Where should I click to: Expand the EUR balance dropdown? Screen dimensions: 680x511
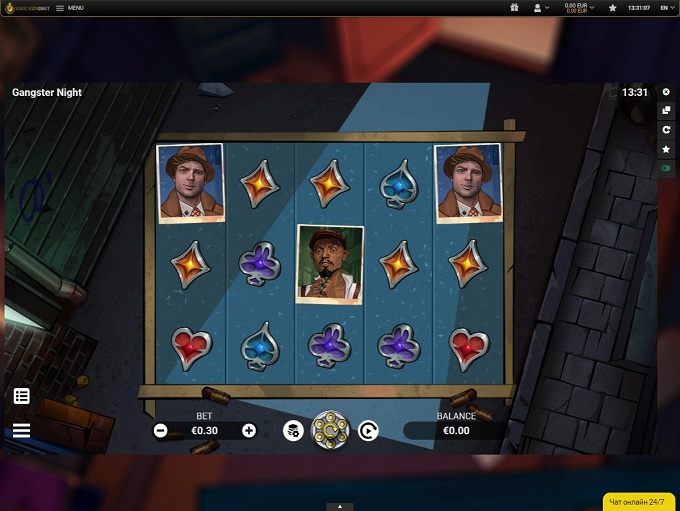click(x=580, y=7)
